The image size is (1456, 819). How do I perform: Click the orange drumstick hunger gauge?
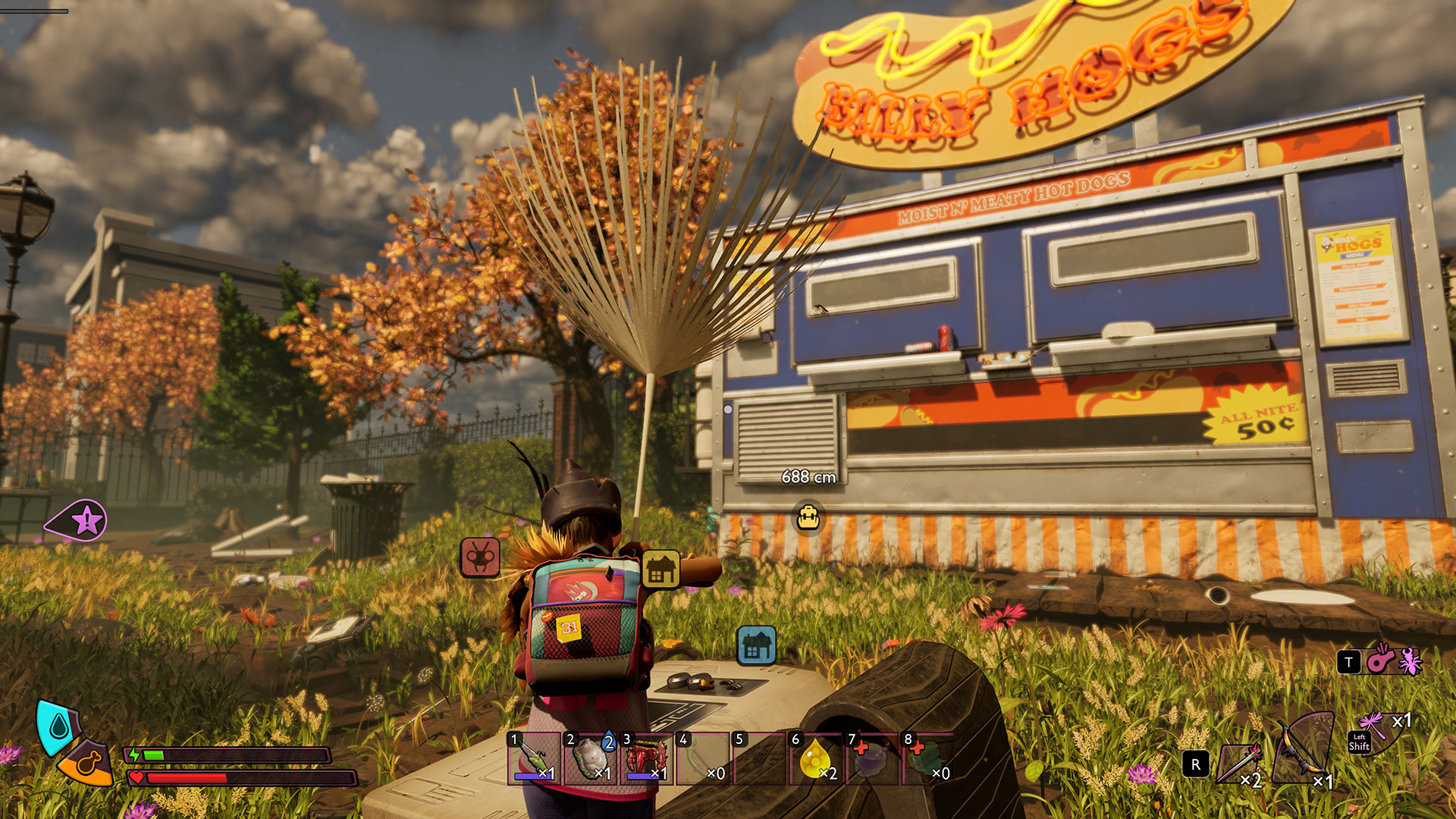[87, 763]
